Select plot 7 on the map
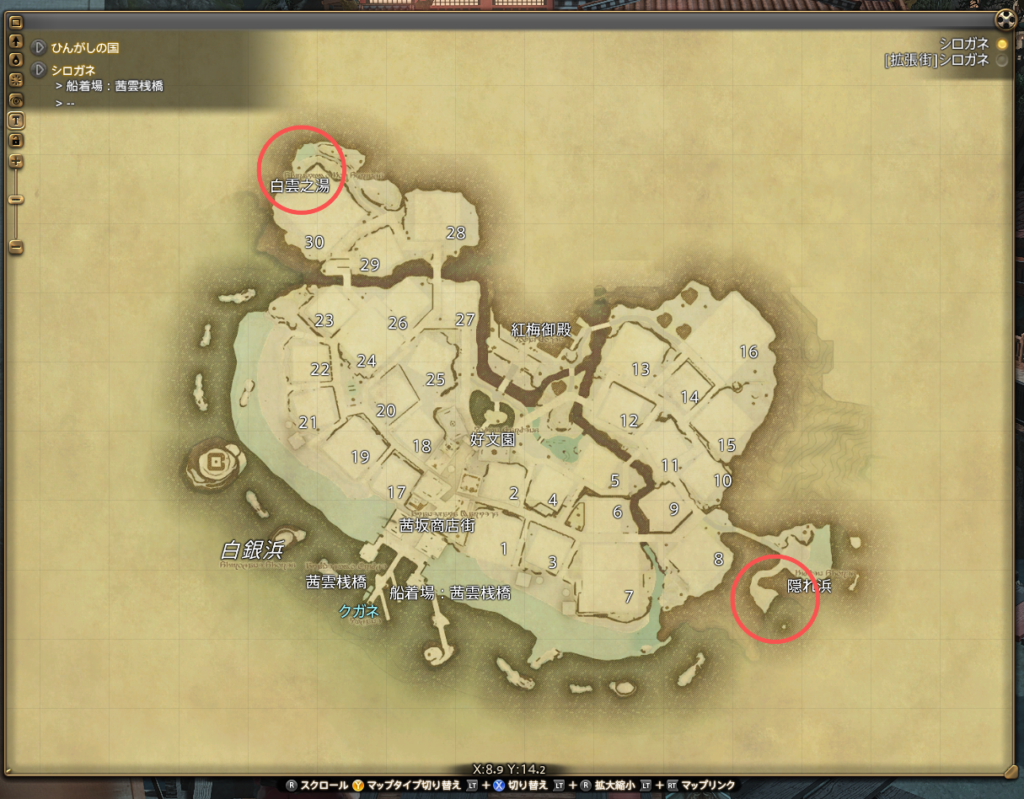The image size is (1024, 799). (628, 597)
